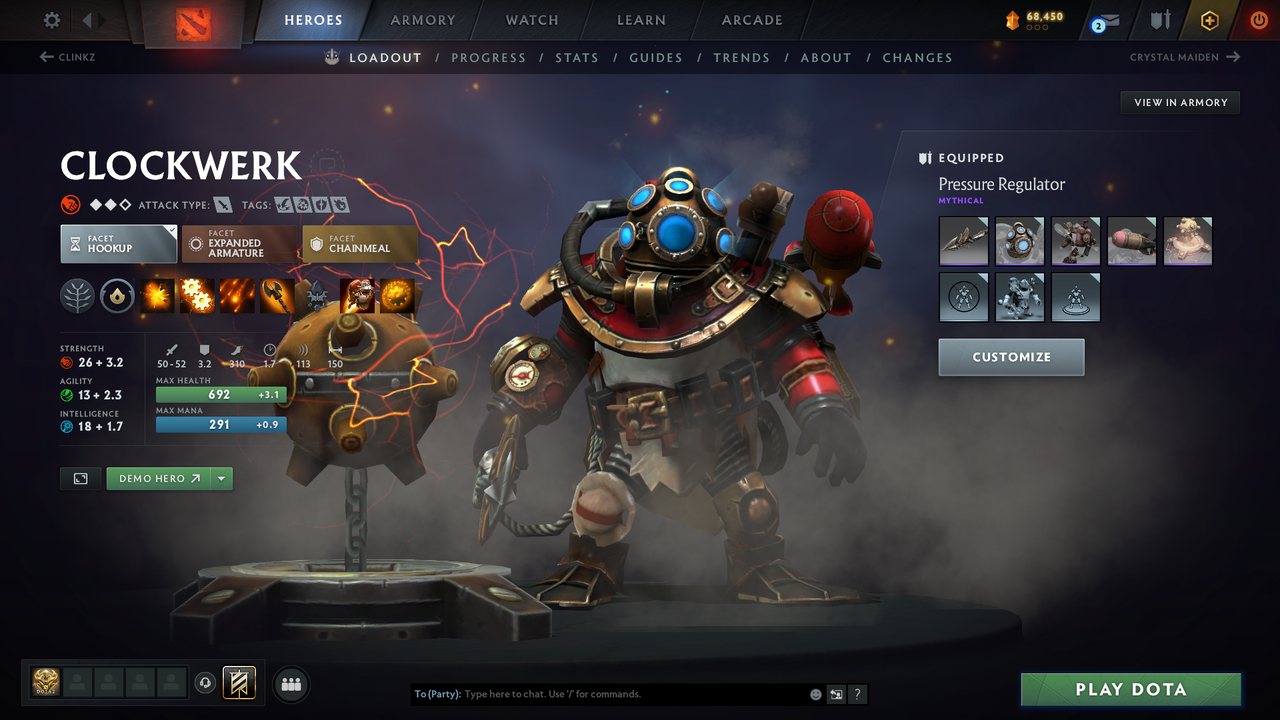Click the voice chat headphone icon

(x=208, y=682)
